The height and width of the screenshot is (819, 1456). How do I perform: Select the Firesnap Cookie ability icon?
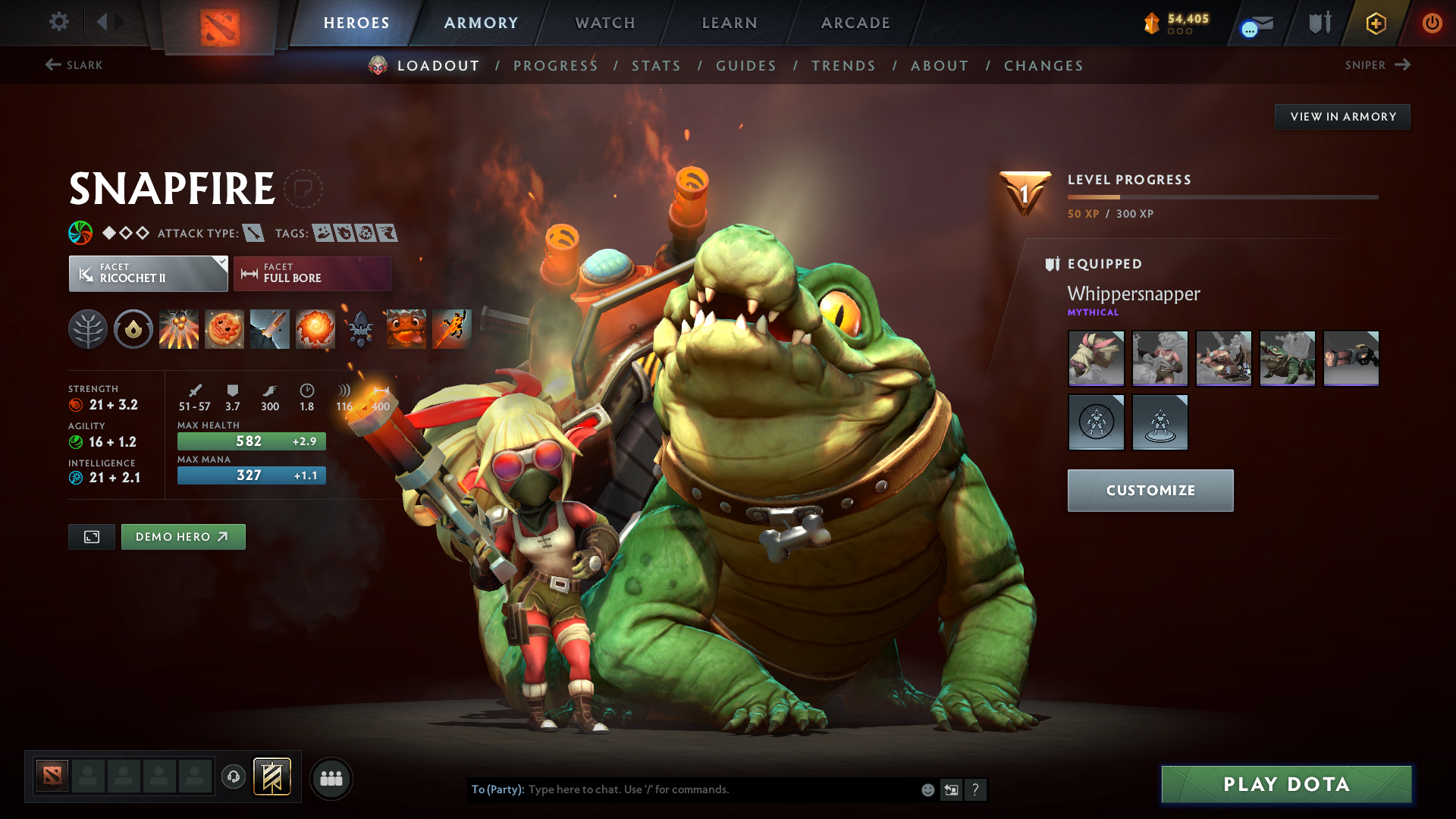click(224, 328)
